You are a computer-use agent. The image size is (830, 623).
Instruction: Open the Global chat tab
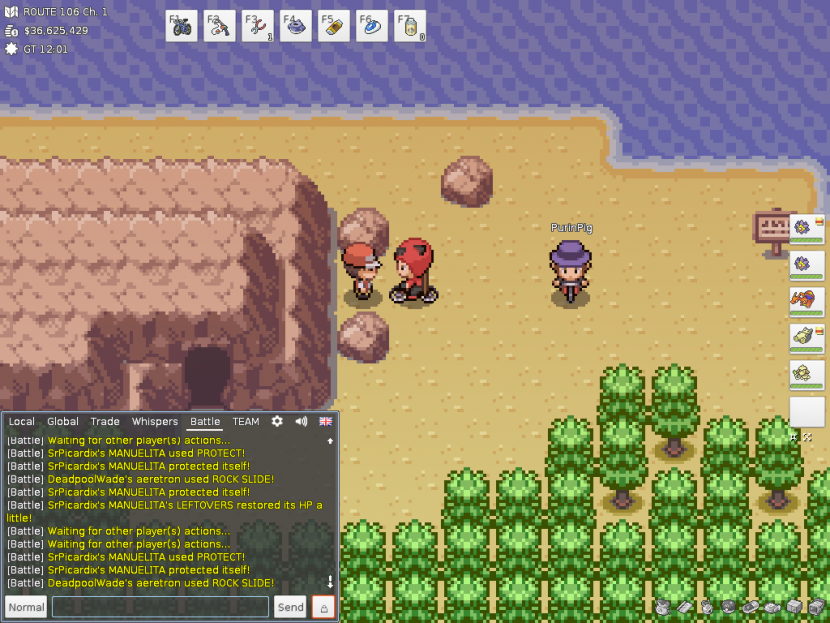63,422
